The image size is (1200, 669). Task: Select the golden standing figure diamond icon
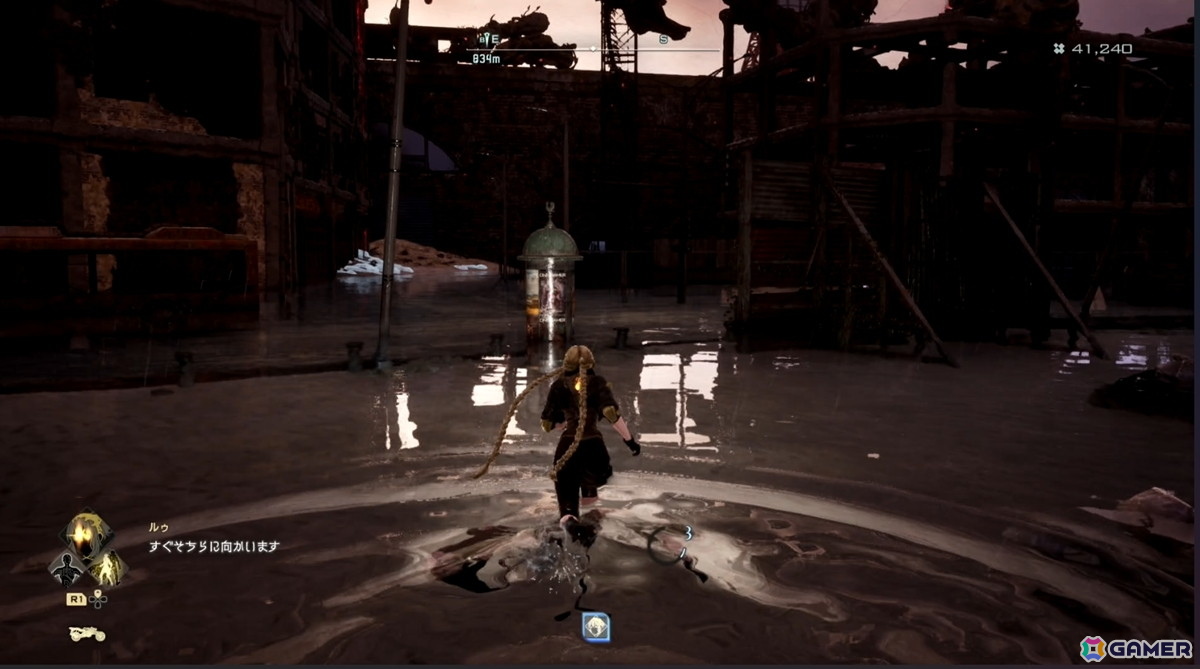(x=108, y=569)
